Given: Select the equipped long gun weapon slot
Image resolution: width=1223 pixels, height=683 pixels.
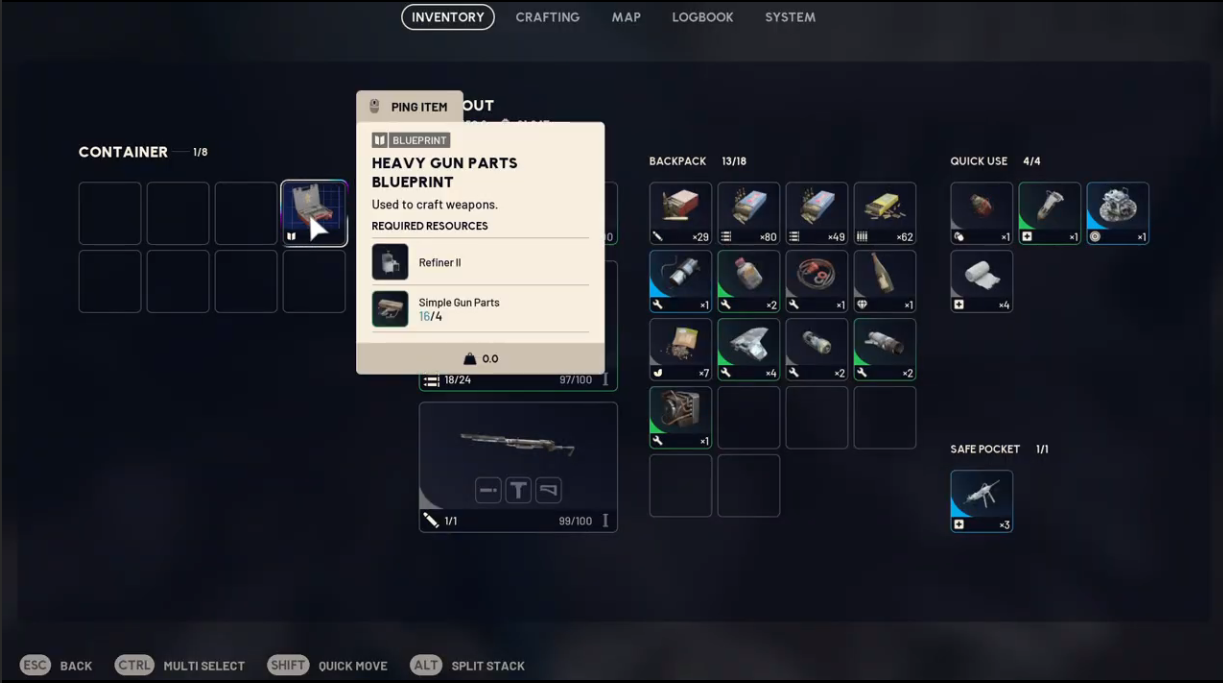Looking at the screenshot, I should (518, 467).
